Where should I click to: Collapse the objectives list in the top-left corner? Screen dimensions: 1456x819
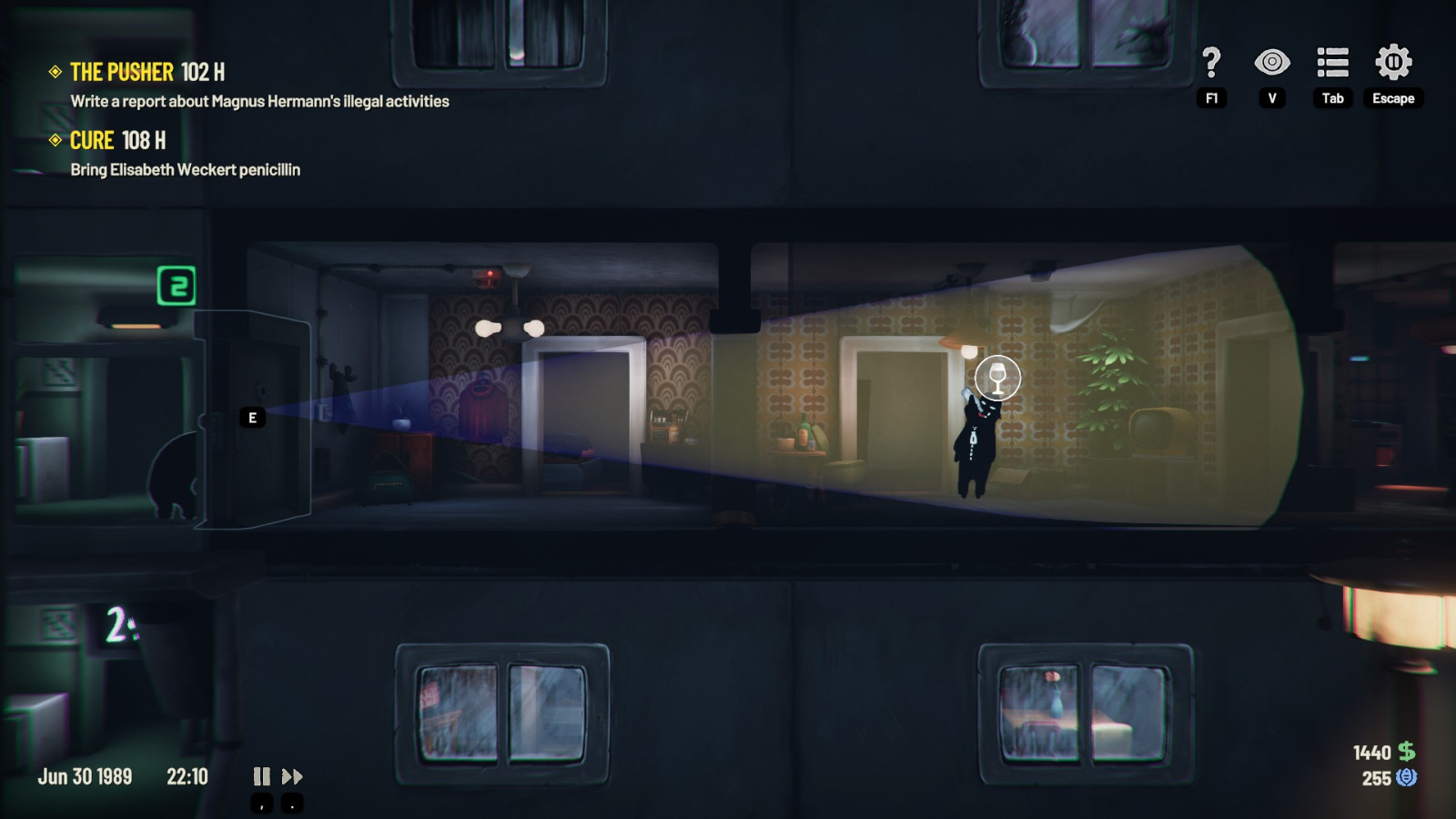click(56, 70)
